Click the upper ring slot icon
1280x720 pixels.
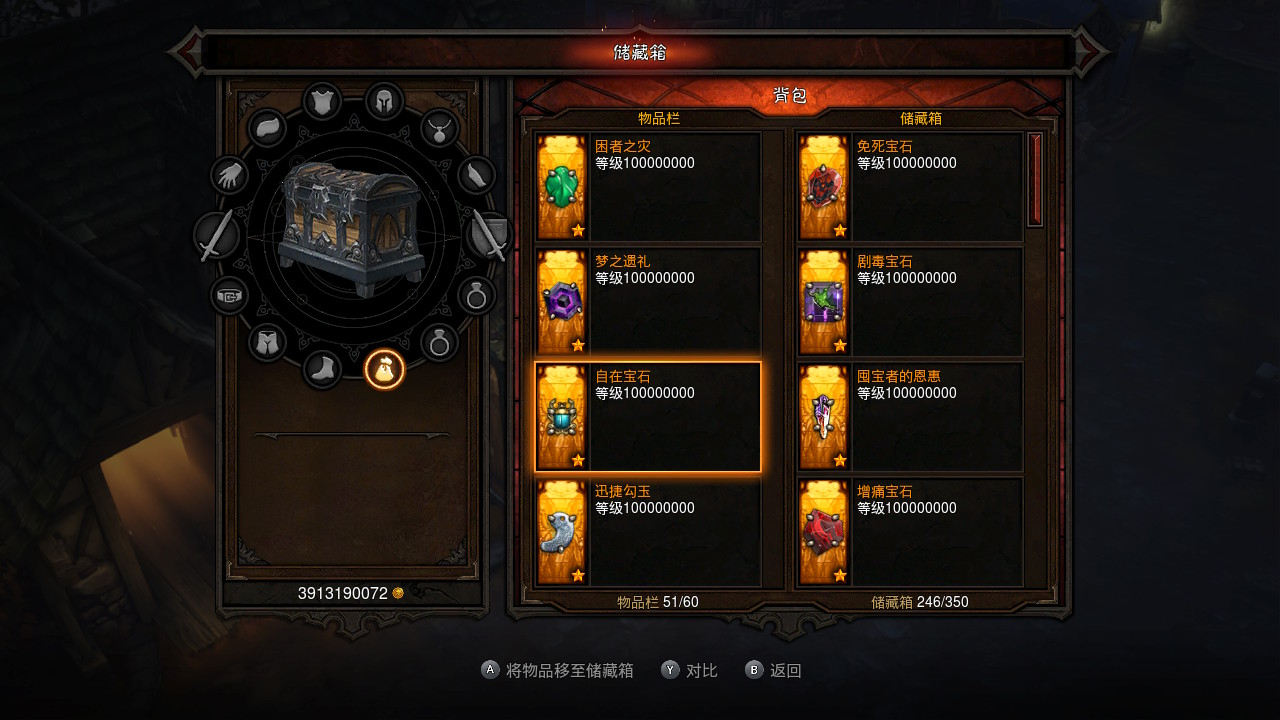click(x=477, y=294)
